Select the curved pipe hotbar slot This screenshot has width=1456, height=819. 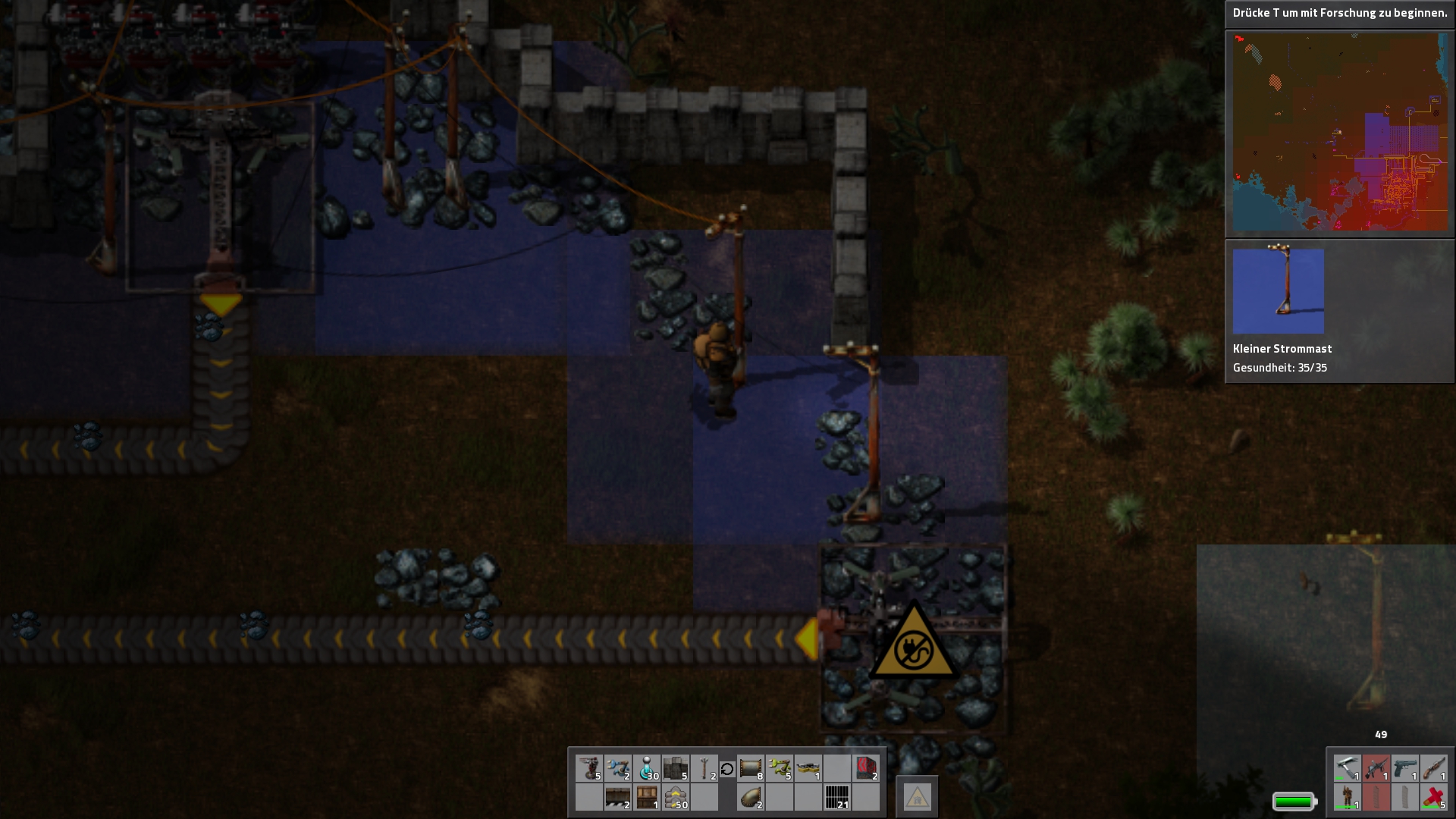[x=751, y=797]
